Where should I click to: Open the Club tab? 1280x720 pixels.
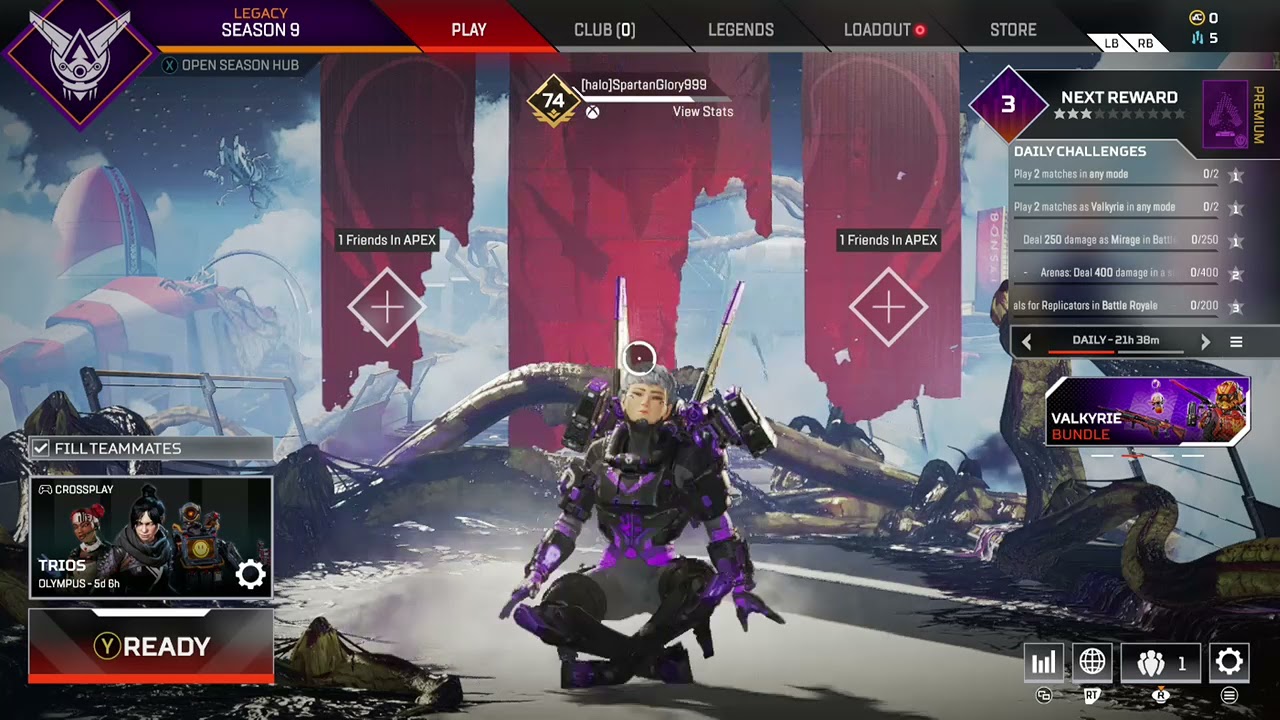604,30
